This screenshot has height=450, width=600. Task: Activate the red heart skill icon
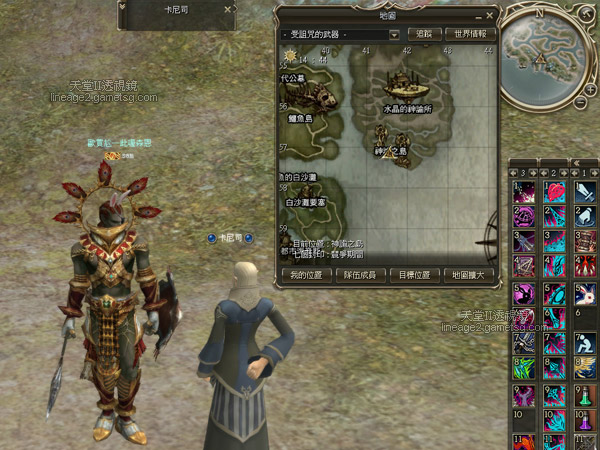click(x=556, y=192)
